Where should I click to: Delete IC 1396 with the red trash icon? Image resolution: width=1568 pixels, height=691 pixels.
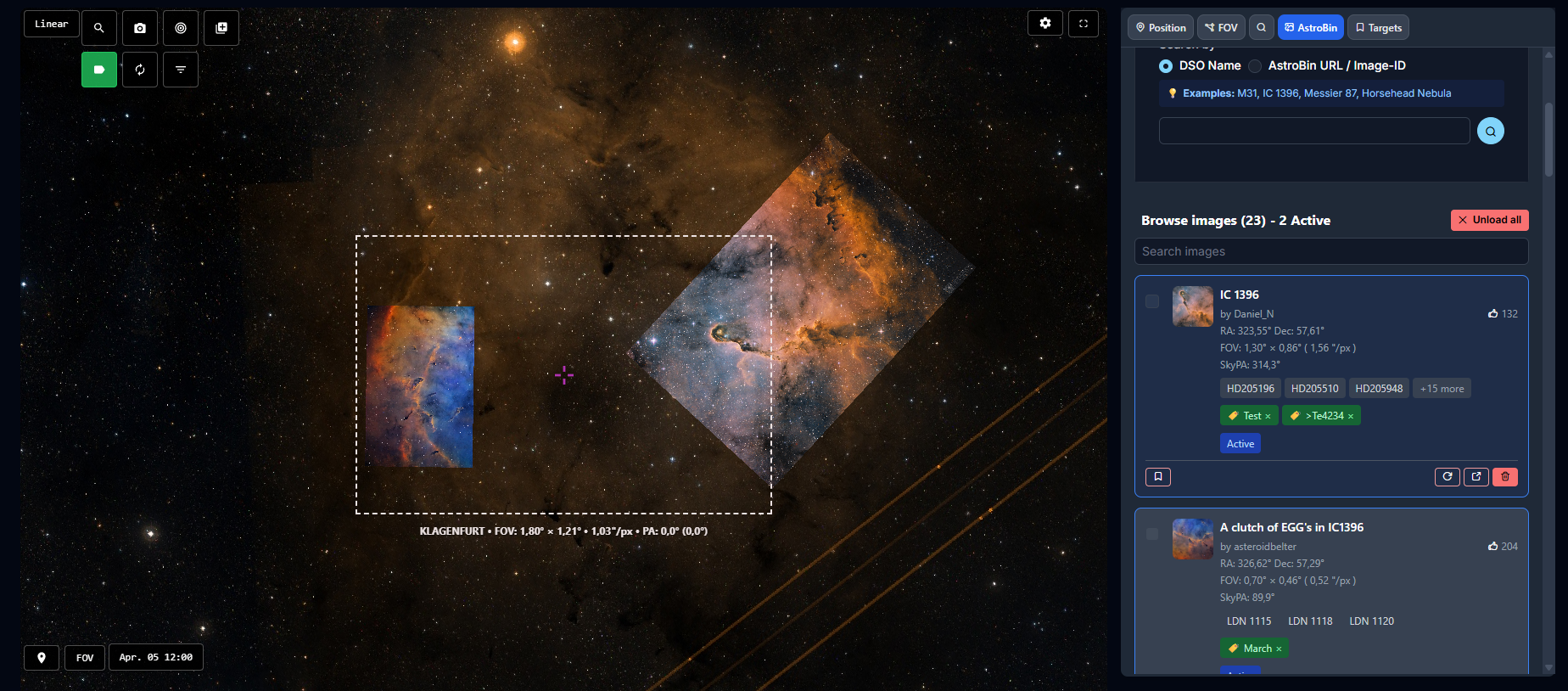pyautogui.click(x=1505, y=476)
